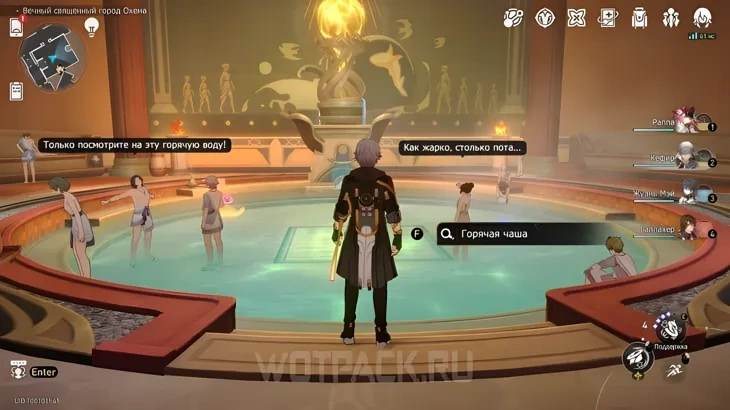
Task: Activate the Поддержка technique skill
Action: click(x=668, y=328)
